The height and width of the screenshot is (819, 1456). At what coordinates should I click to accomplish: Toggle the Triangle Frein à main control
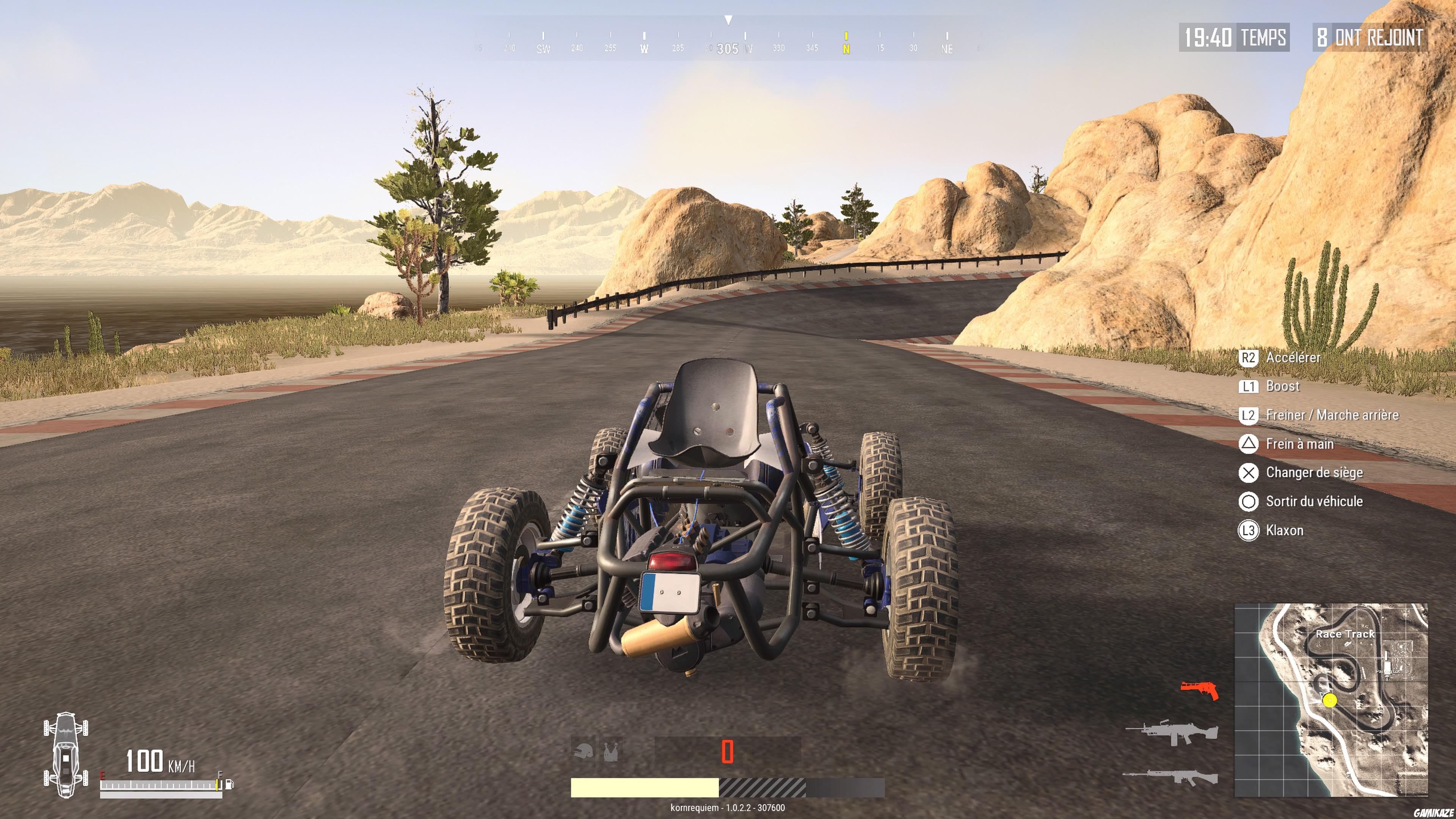1248,444
